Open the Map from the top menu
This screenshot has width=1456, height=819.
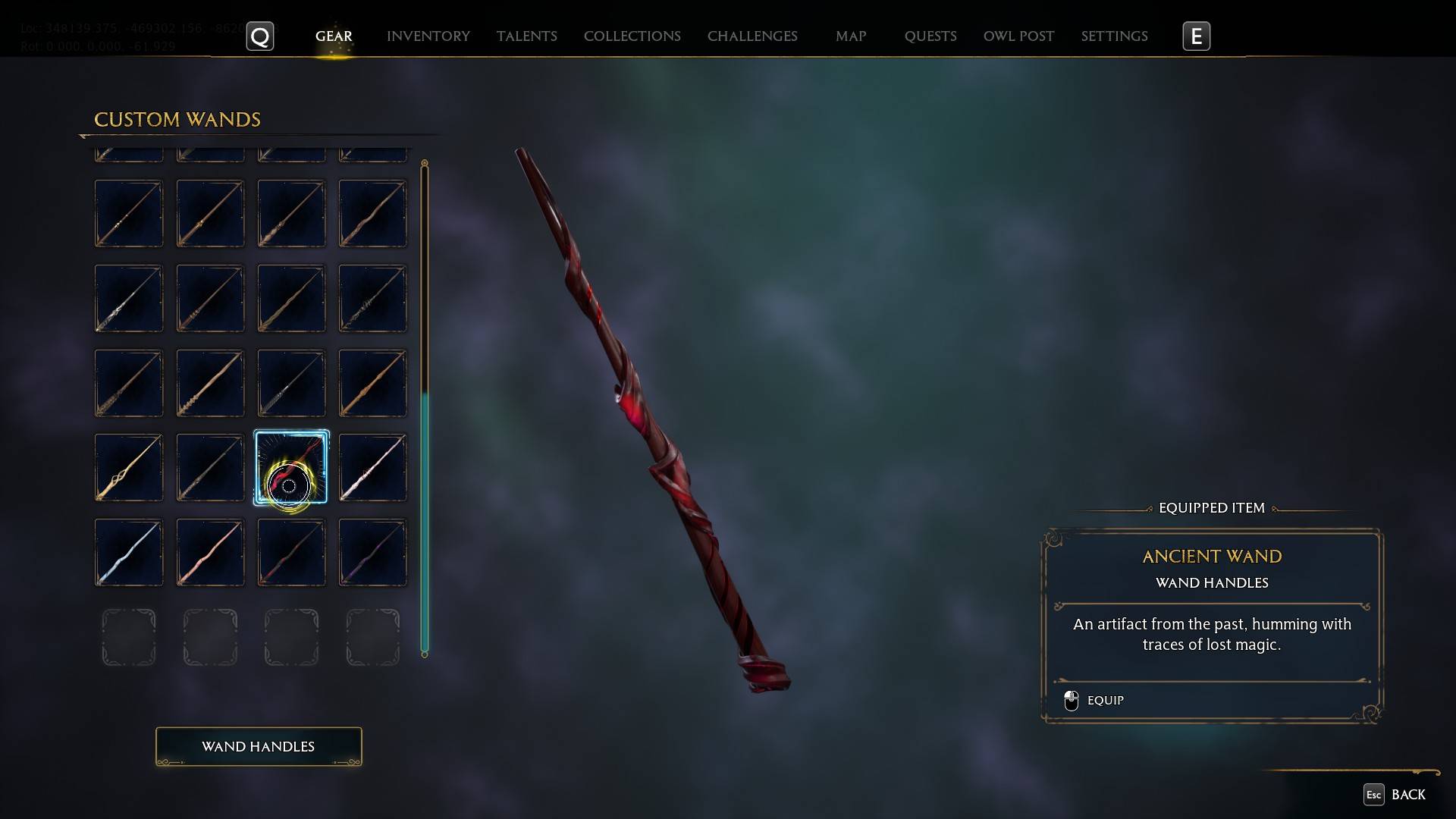tap(850, 36)
